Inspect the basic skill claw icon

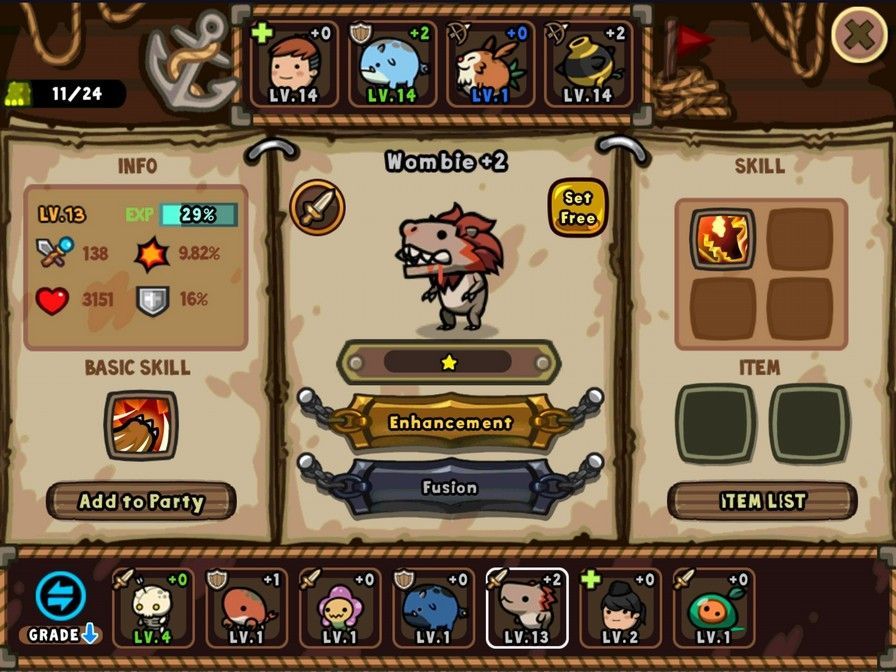(x=141, y=425)
